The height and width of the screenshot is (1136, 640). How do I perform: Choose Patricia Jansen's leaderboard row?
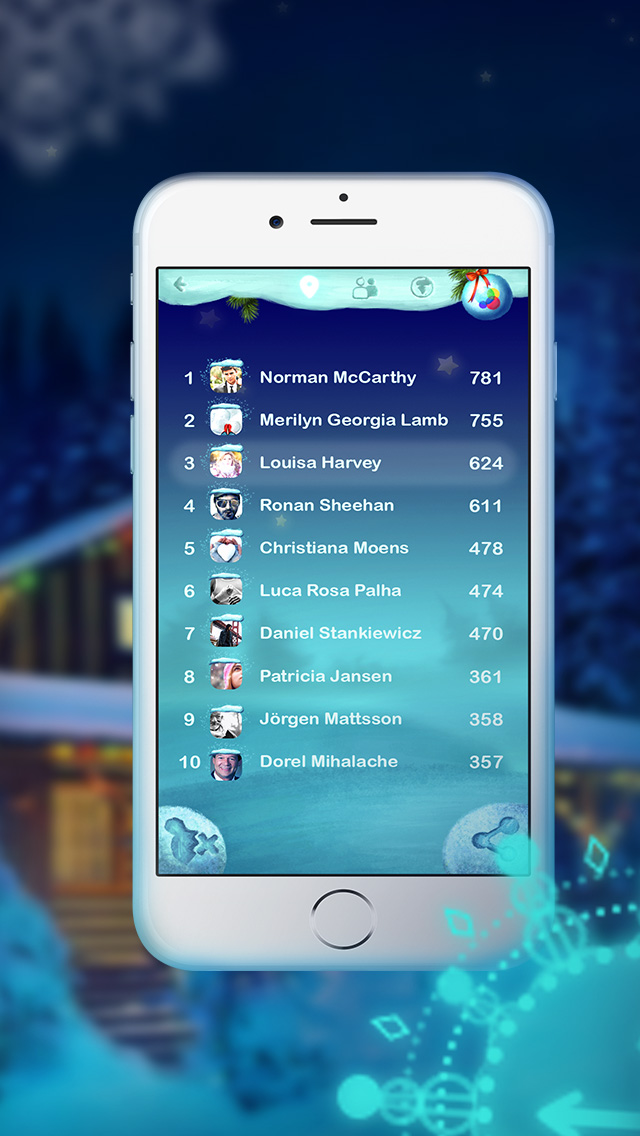[x=342, y=676]
